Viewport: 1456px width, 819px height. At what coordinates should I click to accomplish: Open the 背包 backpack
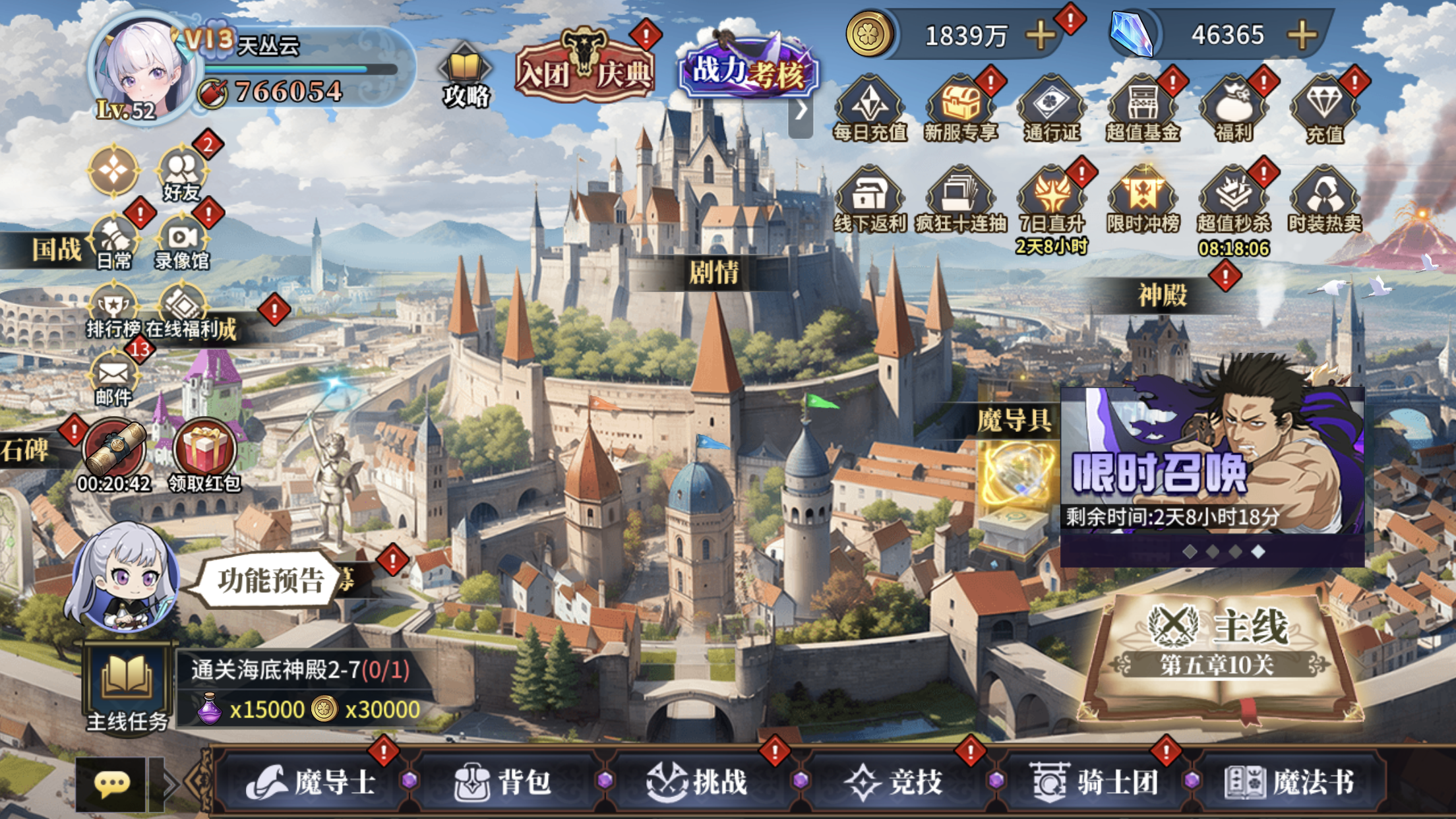point(502,782)
